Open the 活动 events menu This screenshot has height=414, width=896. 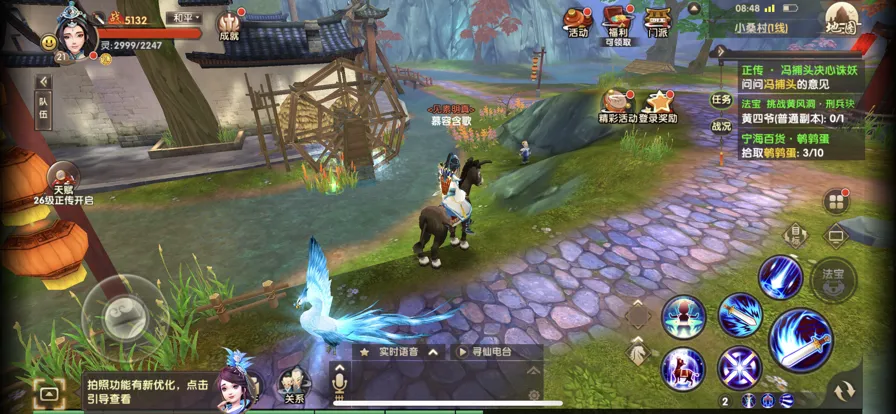coord(577,22)
